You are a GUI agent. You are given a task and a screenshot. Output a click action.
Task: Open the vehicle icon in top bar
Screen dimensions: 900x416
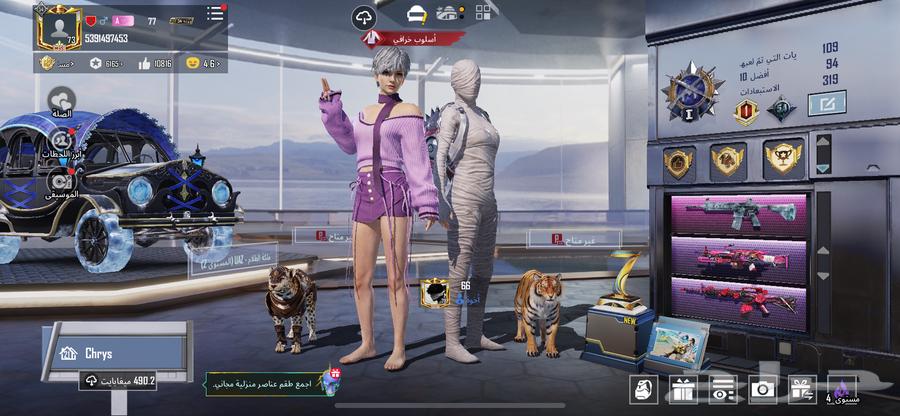point(417,15)
